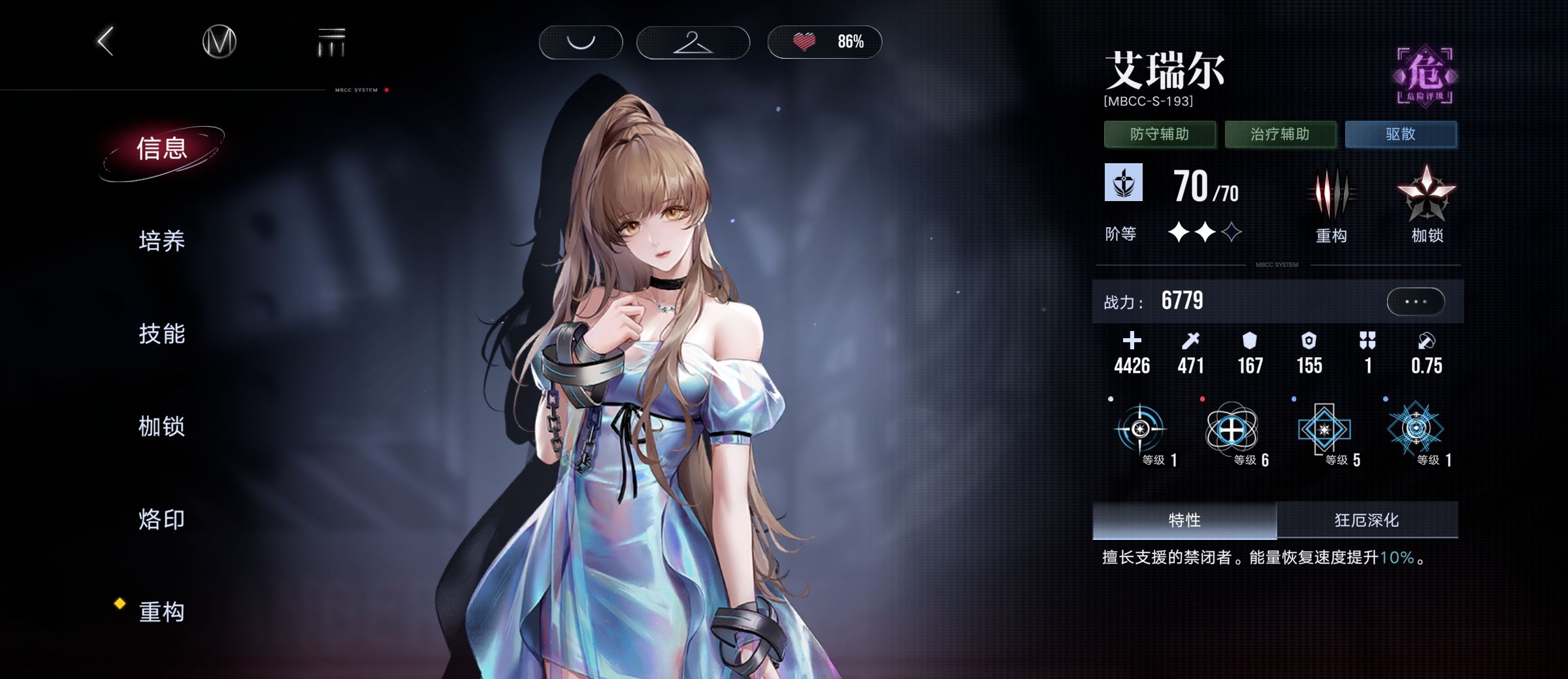Image resolution: width=1568 pixels, height=679 pixels.
Task: Open the clothes hanger outfit button
Action: point(693,42)
